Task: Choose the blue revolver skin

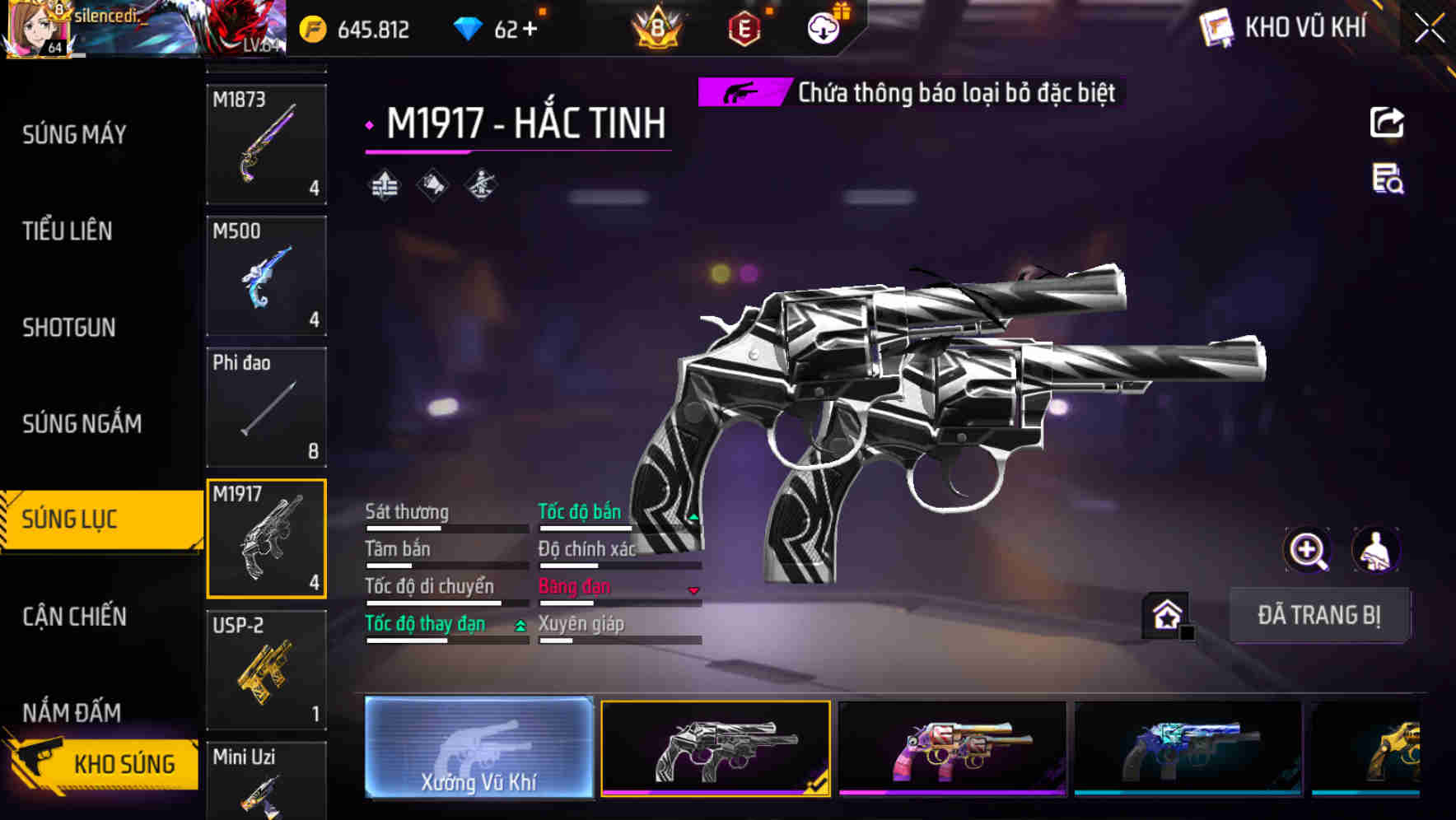Action: pyautogui.click(x=1188, y=748)
